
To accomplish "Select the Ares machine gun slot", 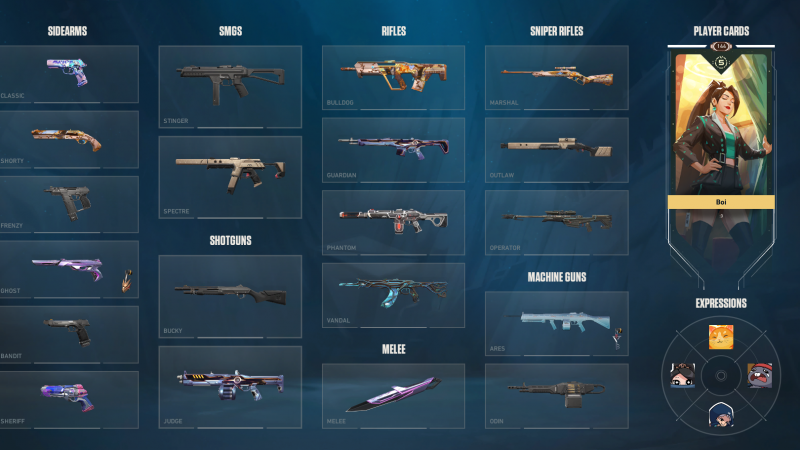I will 556,323.
